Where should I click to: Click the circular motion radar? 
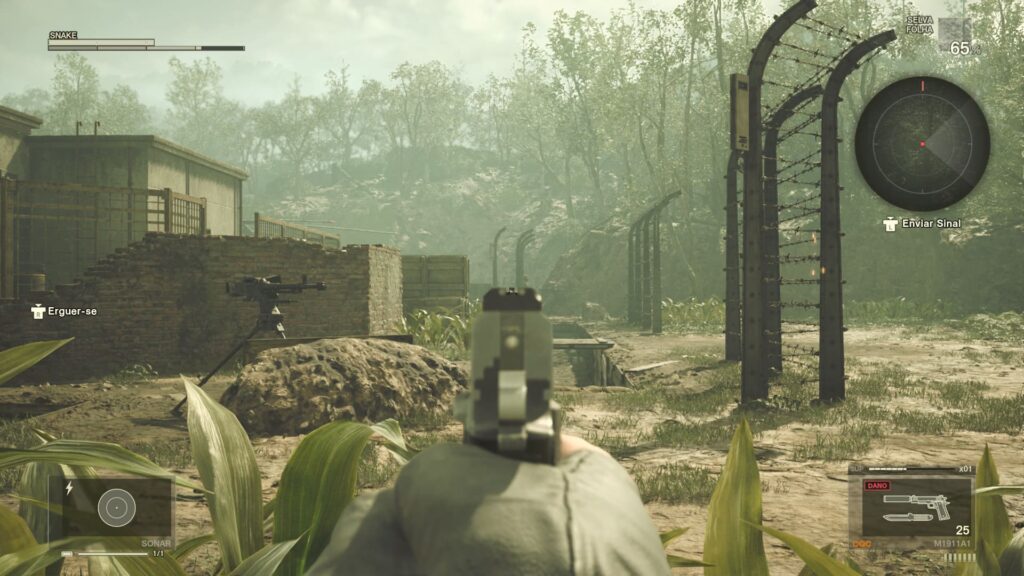click(922, 144)
